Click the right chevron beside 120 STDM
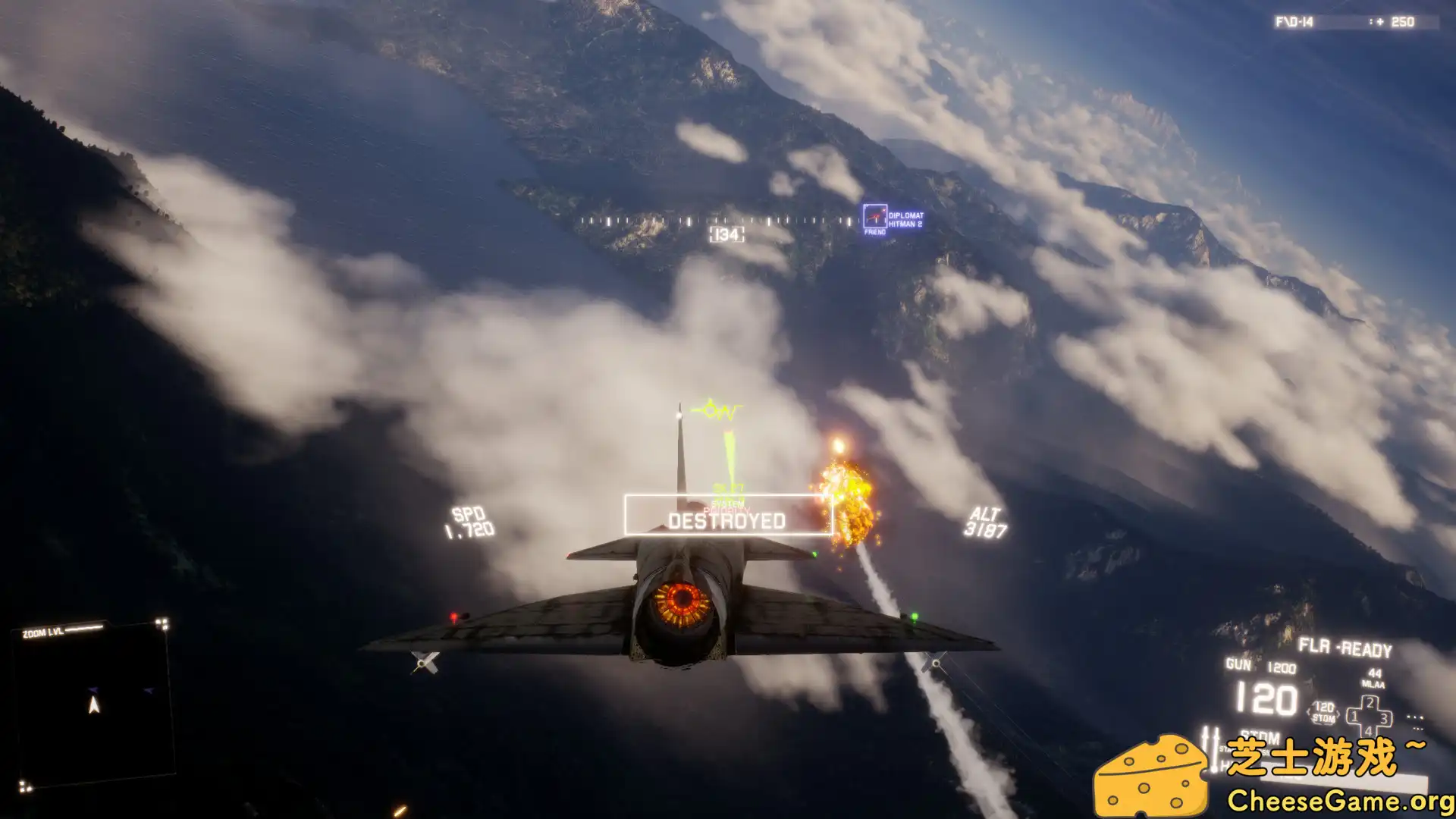 (x=1338, y=713)
